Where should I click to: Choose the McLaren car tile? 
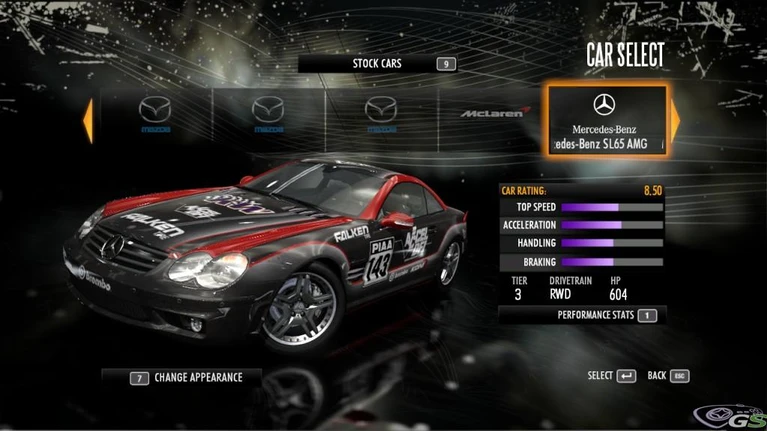(x=492, y=114)
